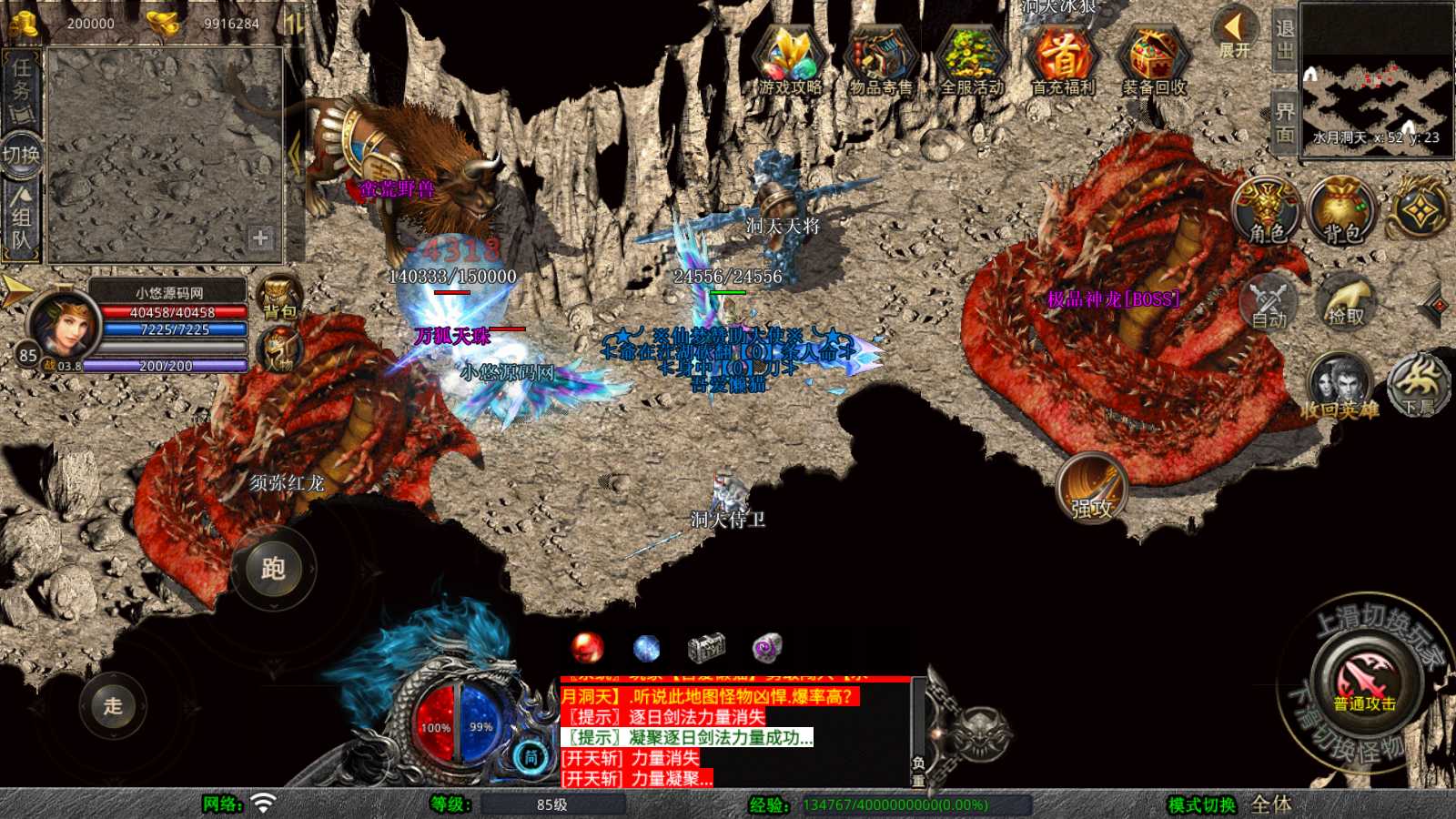Tap the 拾取 pickup button
This screenshot has width=1456, height=819.
tap(1346, 302)
